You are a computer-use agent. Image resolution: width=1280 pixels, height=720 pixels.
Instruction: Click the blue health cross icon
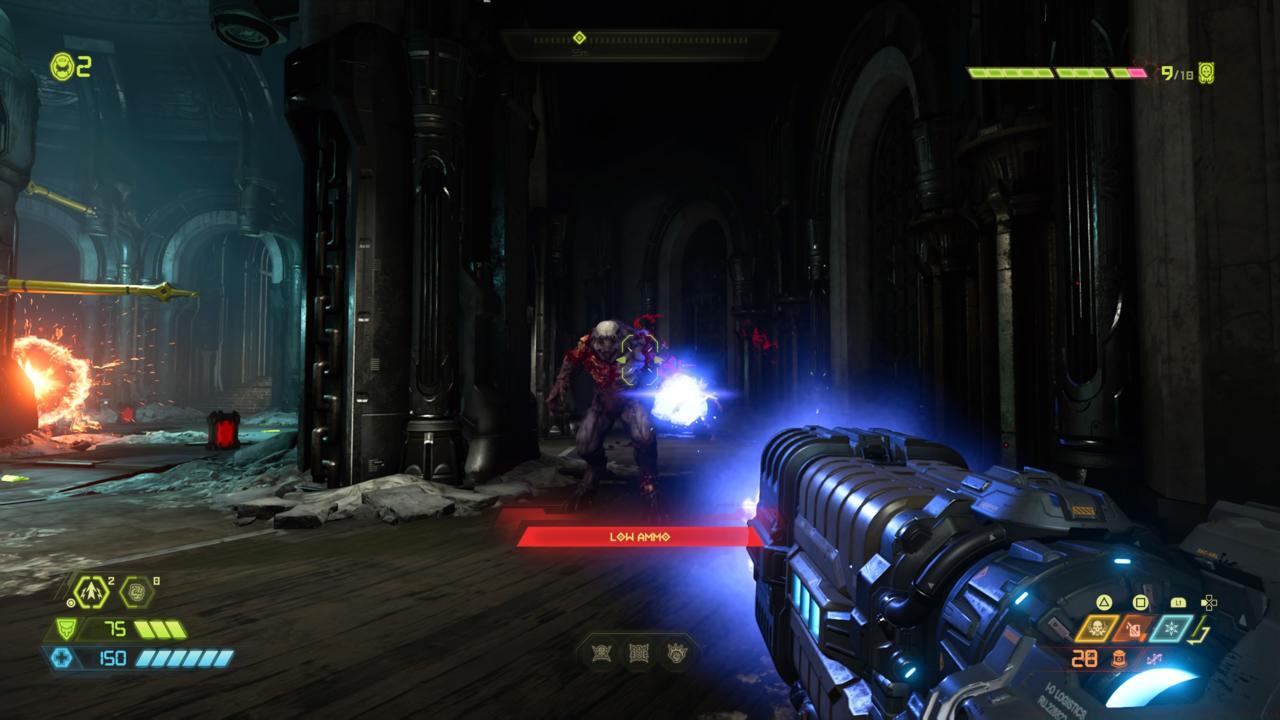point(61,657)
